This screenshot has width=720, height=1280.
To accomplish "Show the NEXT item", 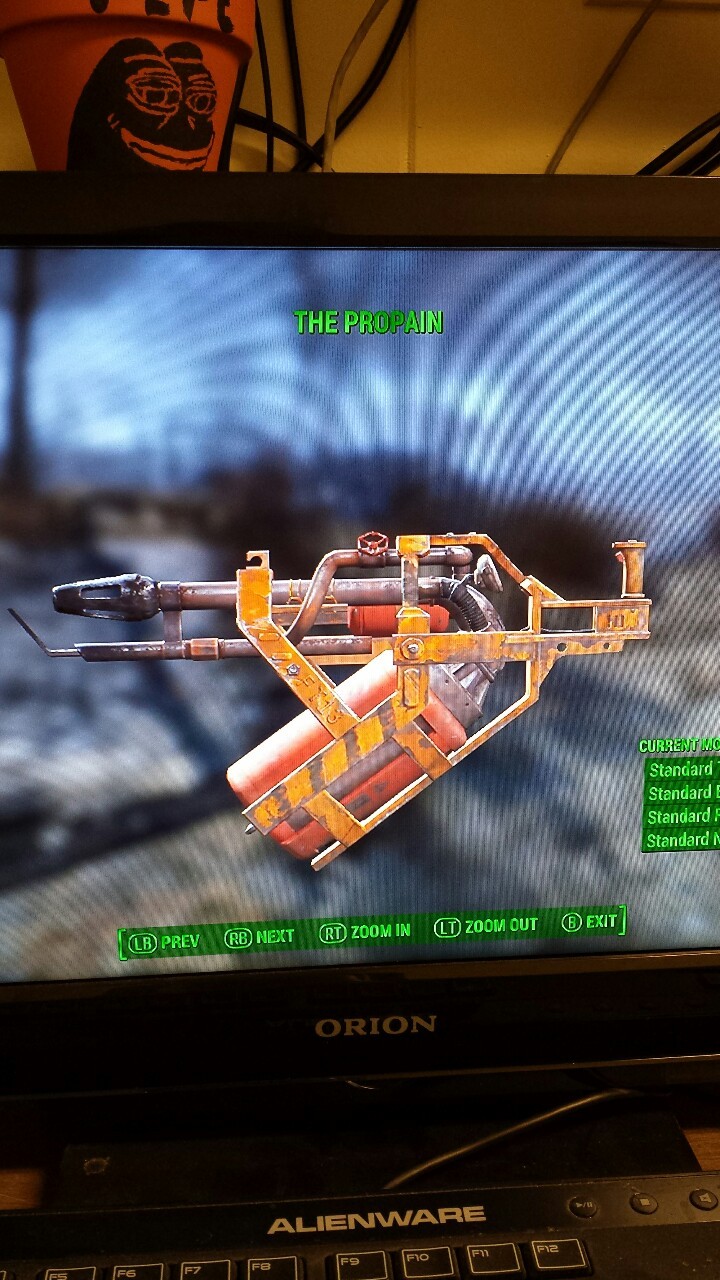I will pyautogui.click(x=260, y=936).
